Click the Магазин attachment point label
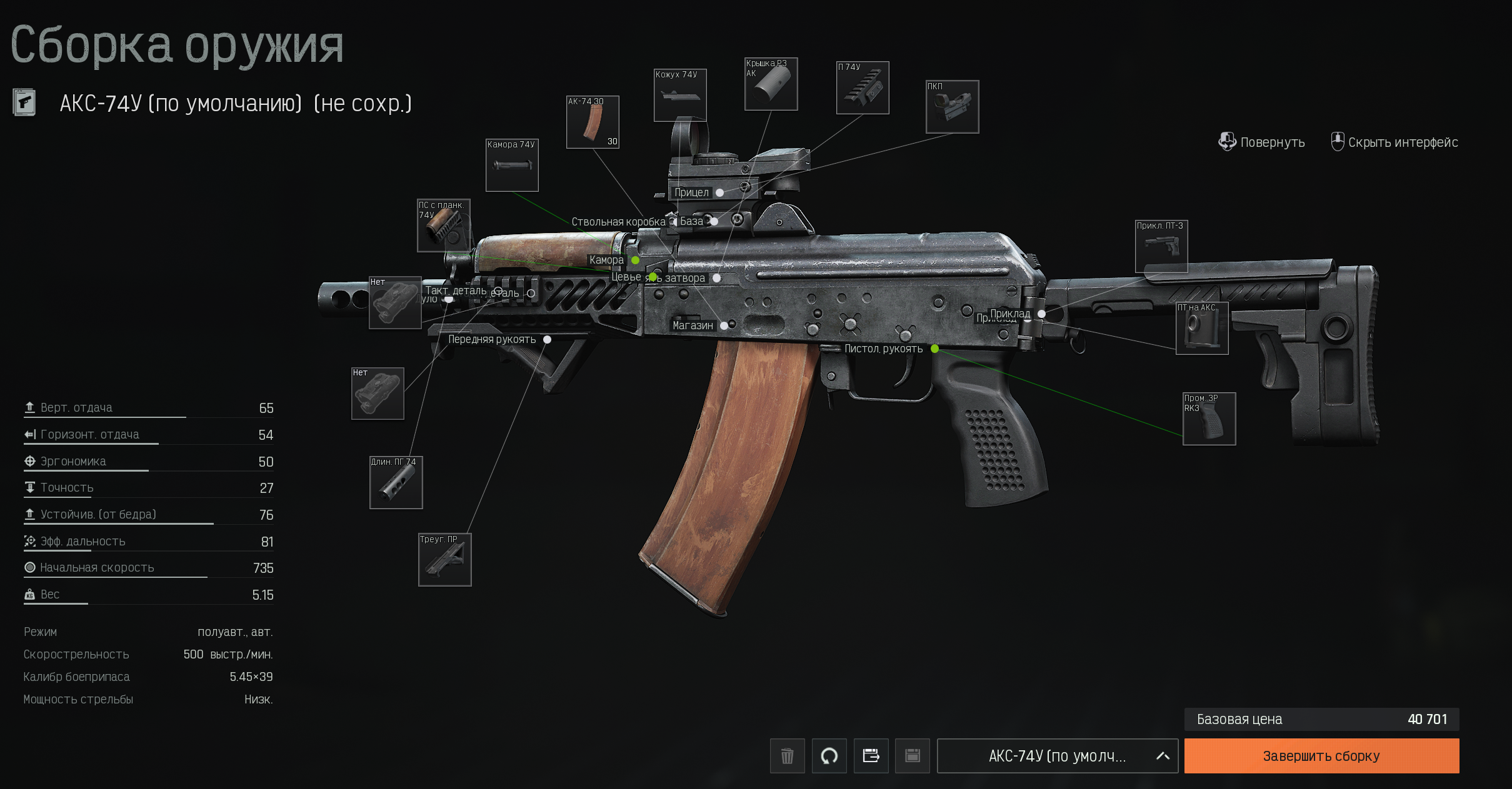Viewport: 1512px width, 789px height. (693, 325)
